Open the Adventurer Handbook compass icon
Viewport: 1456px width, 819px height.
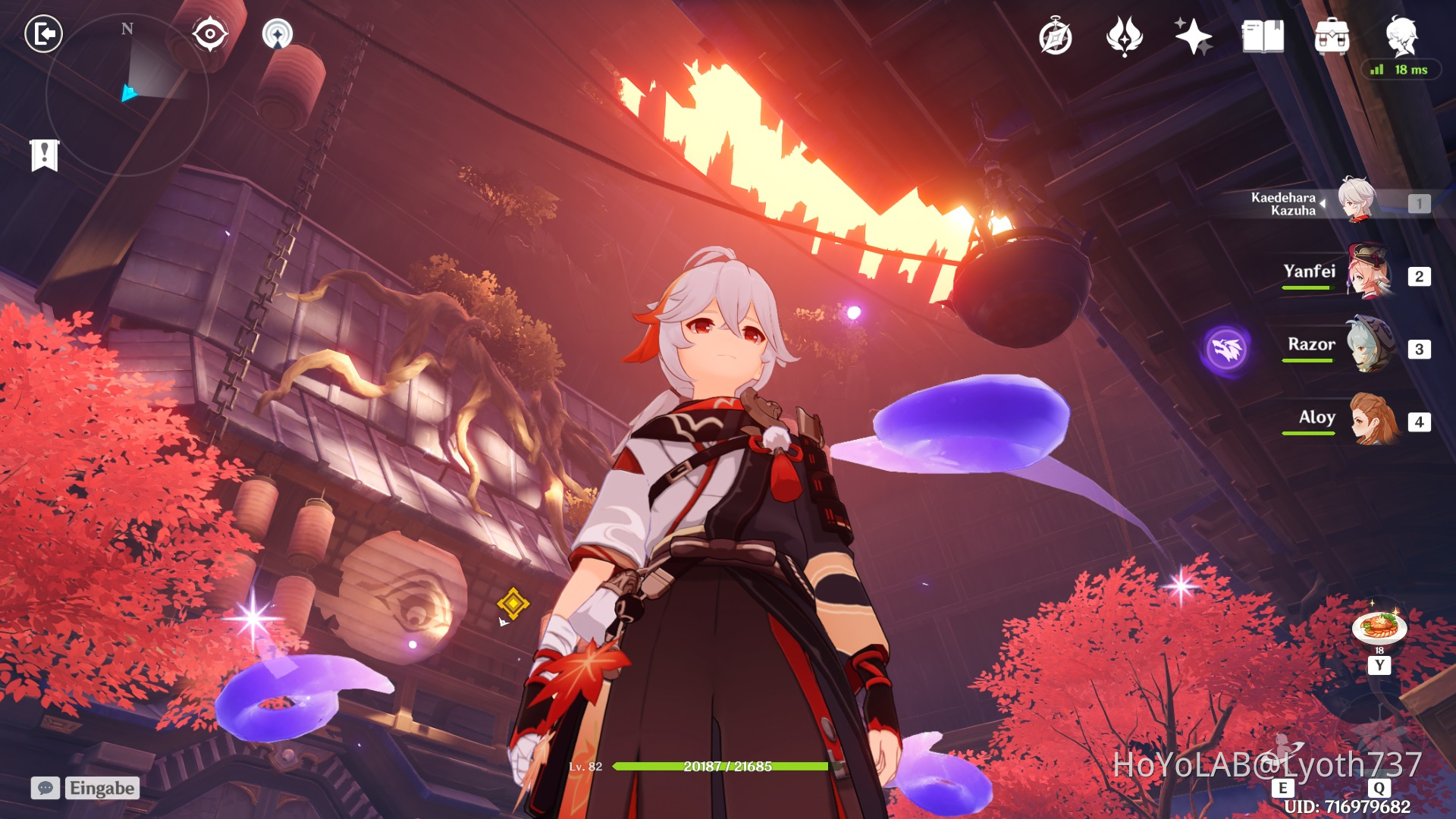pos(1056,36)
